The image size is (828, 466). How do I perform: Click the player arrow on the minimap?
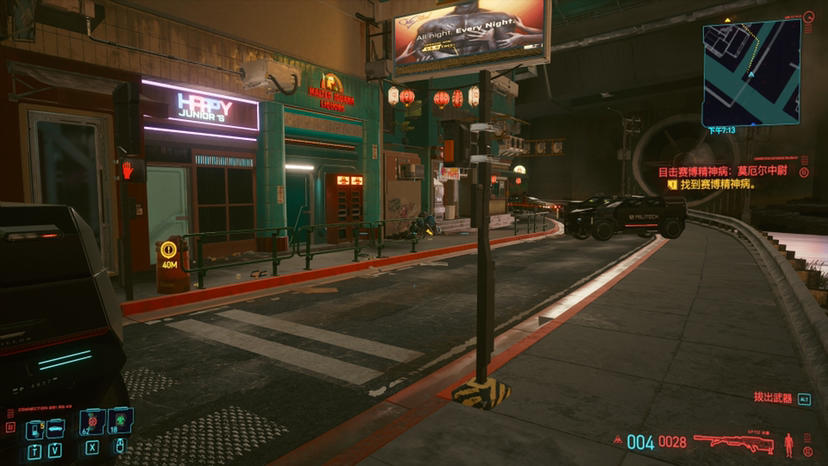click(749, 74)
